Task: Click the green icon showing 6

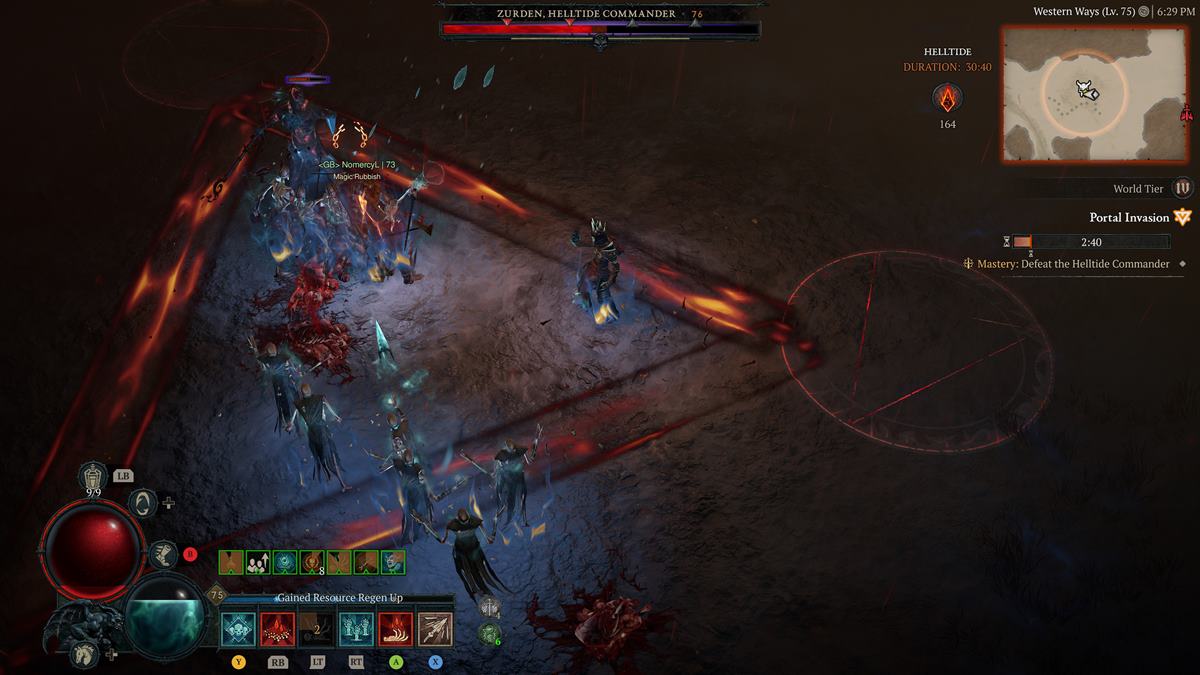Action: [x=489, y=633]
